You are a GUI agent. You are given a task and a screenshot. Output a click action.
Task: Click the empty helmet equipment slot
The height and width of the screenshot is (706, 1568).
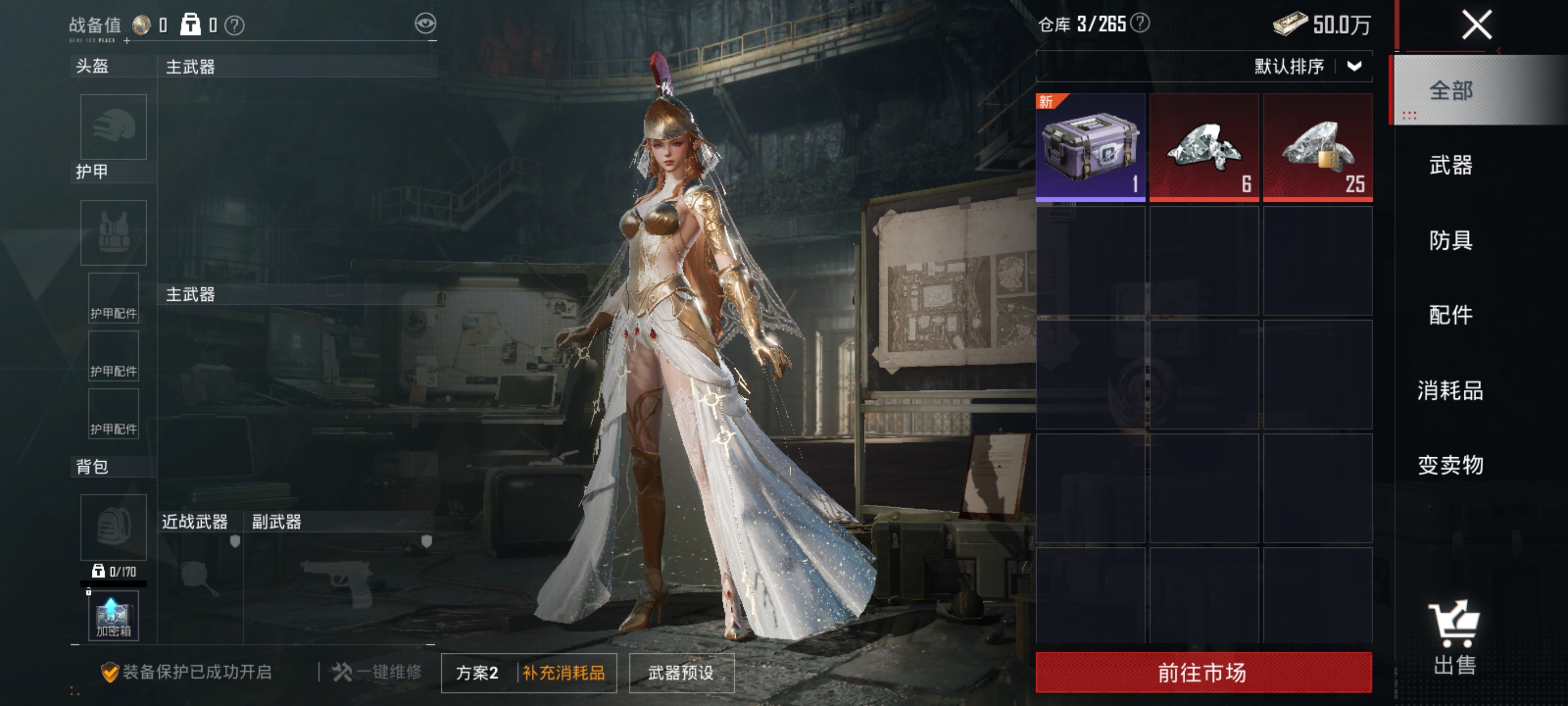click(113, 127)
